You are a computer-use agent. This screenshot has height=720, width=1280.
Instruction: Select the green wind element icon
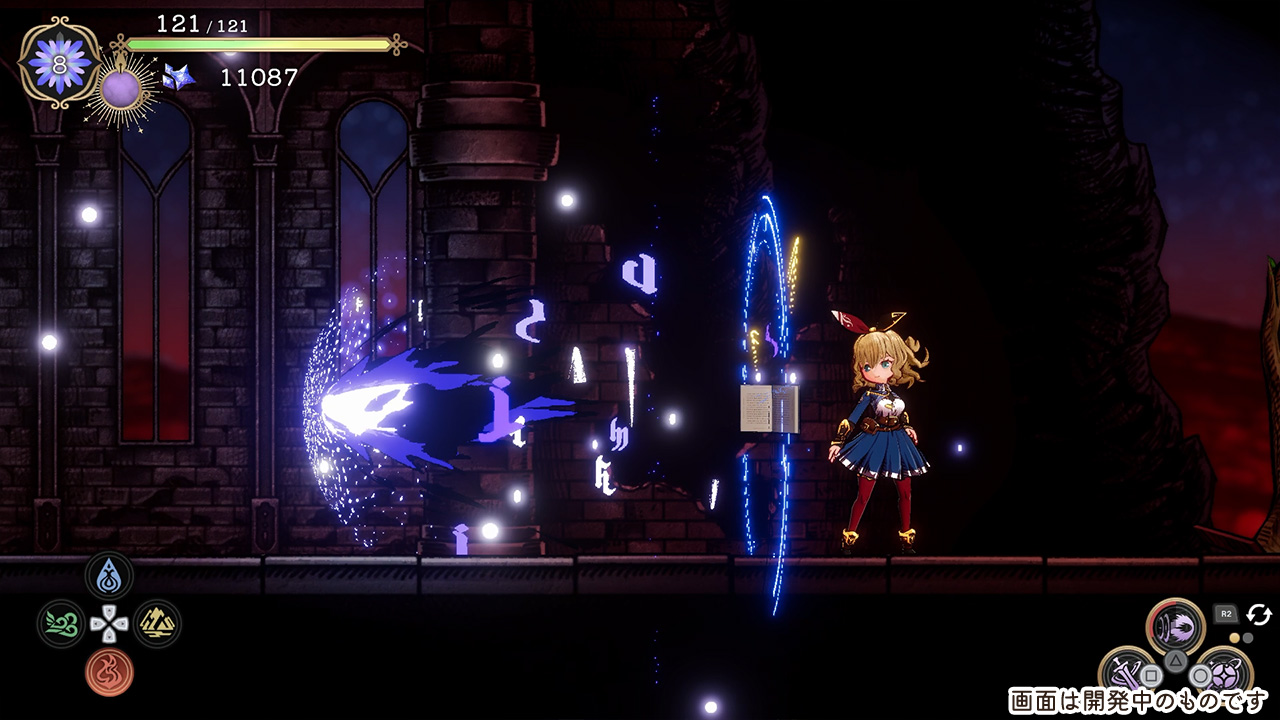pos(61,624)
